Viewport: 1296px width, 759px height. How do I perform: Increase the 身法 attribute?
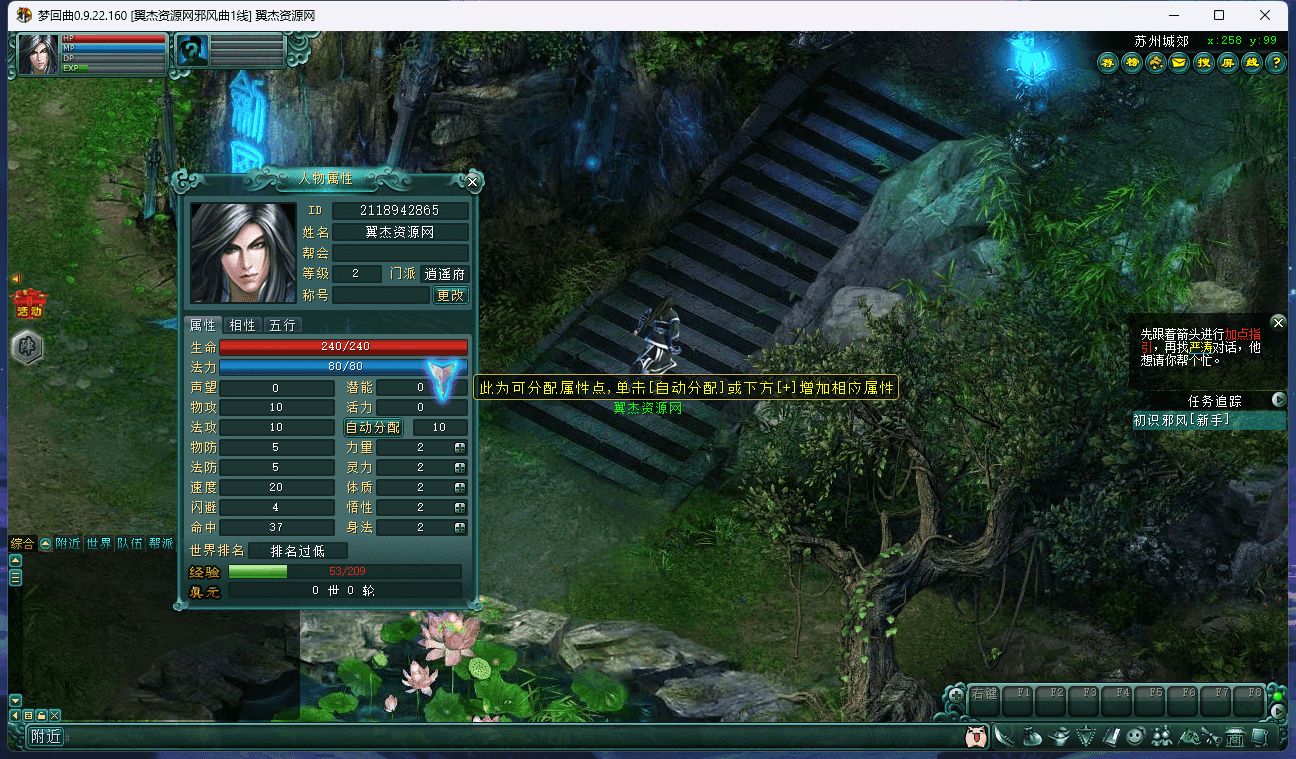[x=460, y=527]
